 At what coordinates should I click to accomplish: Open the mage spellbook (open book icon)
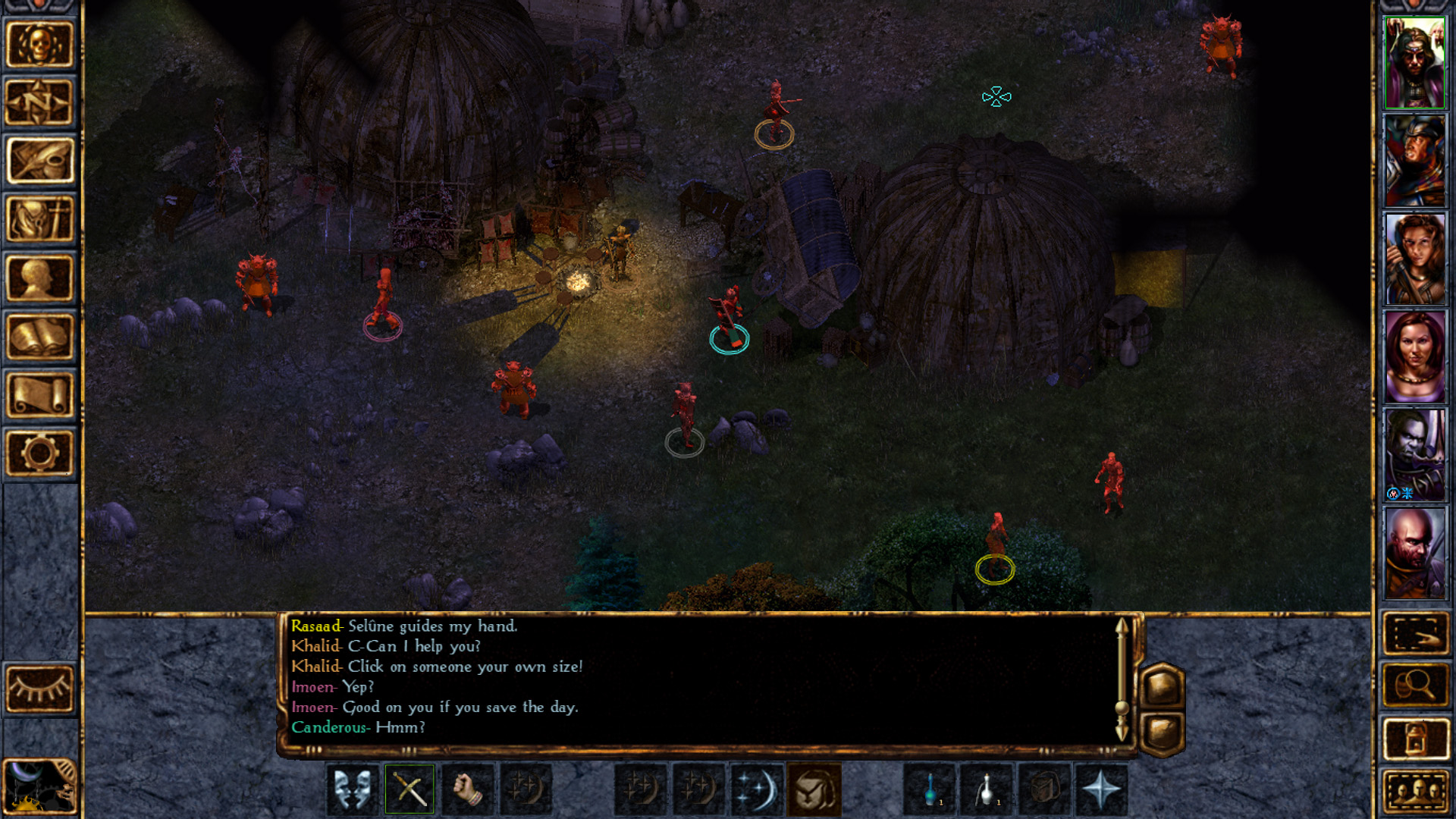pos(39,337)
